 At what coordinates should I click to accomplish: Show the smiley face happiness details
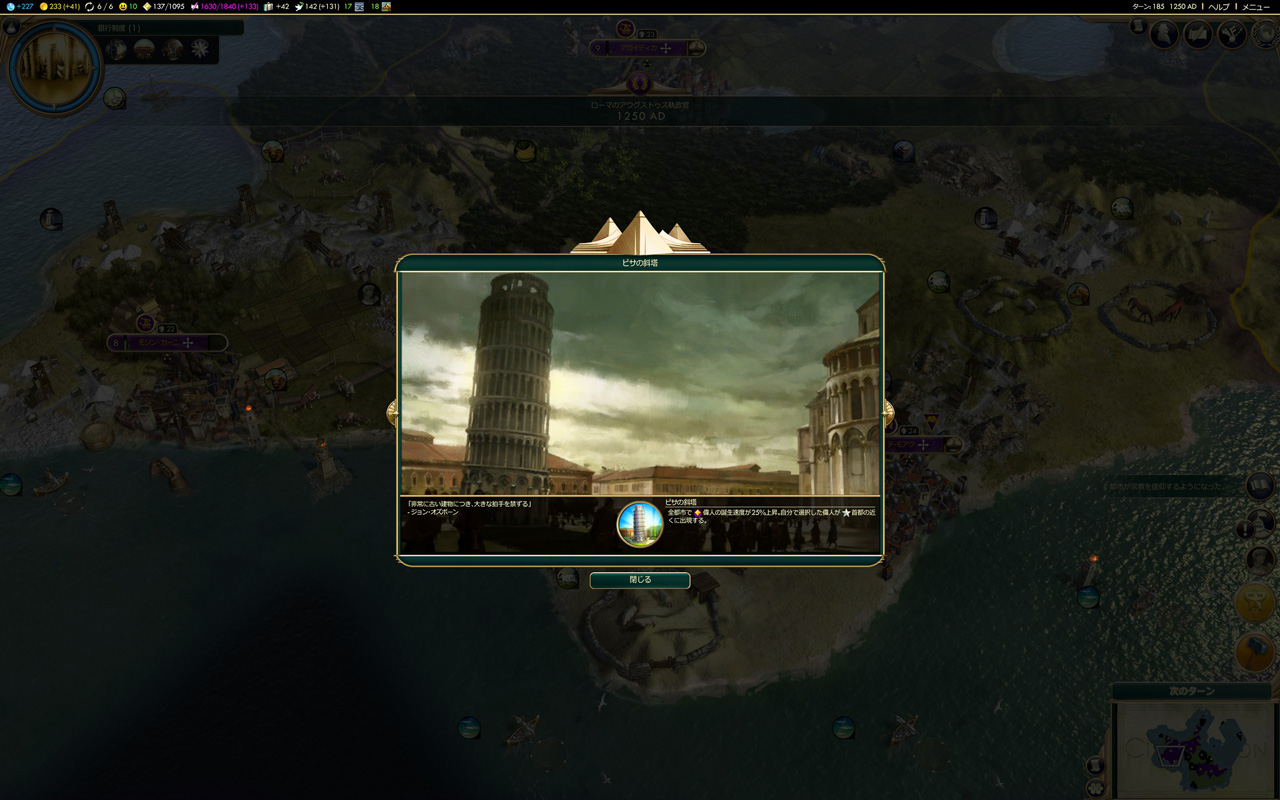coord(128,7)
